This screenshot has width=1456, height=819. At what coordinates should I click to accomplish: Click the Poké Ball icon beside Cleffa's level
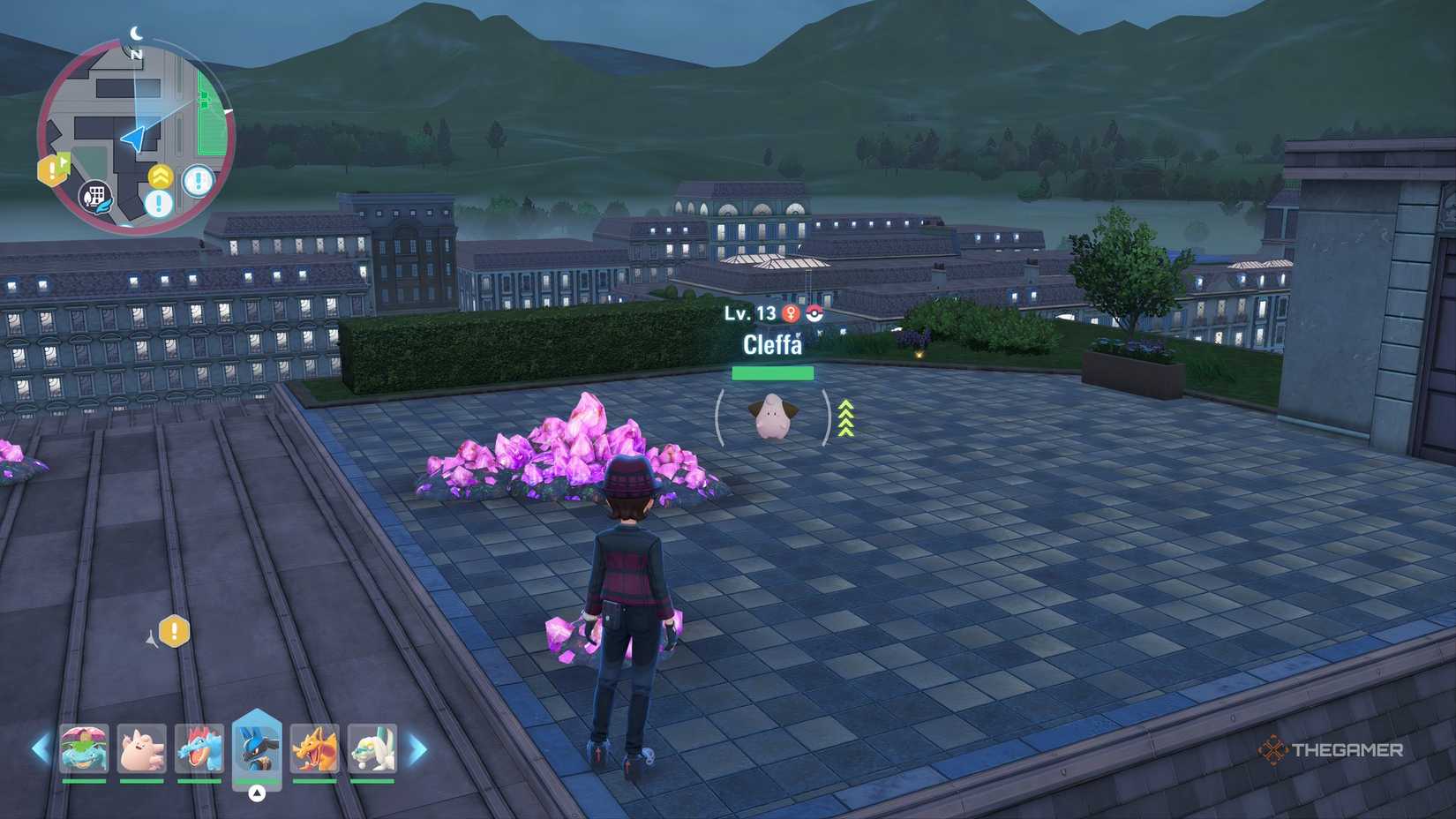814,314
